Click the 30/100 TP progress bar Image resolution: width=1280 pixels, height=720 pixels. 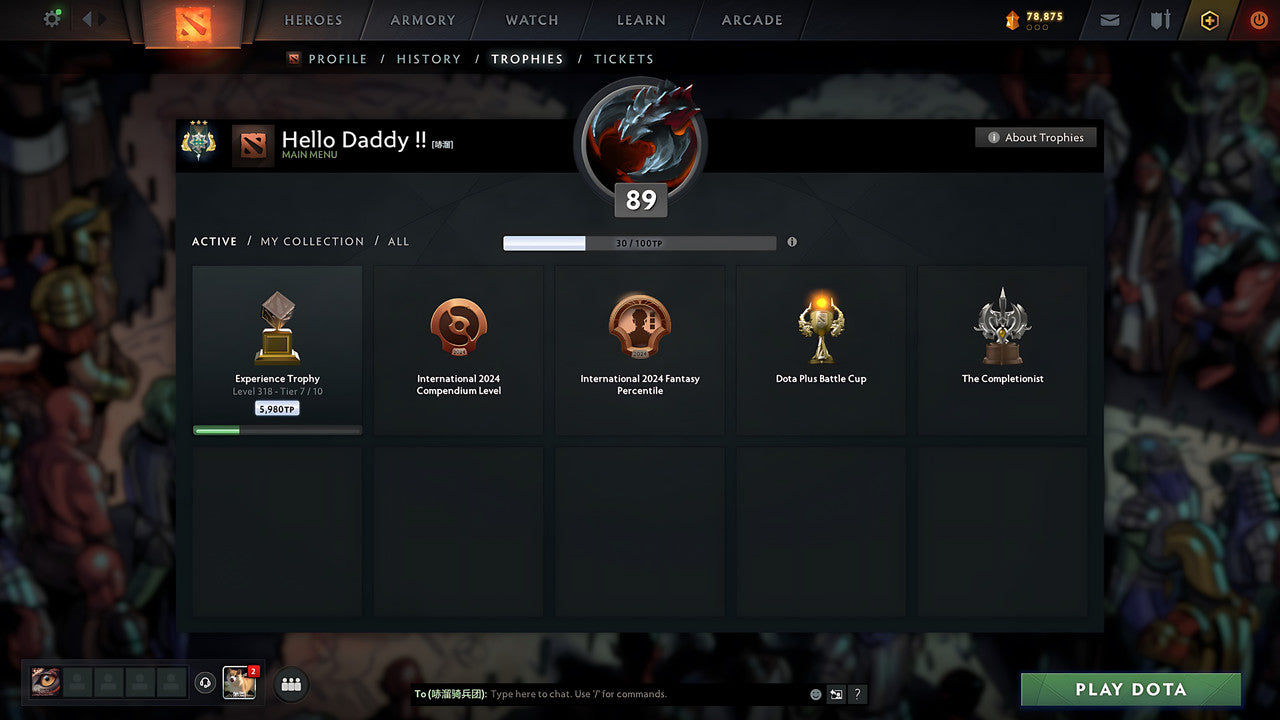pyautogui.click(x=640, y=242)
